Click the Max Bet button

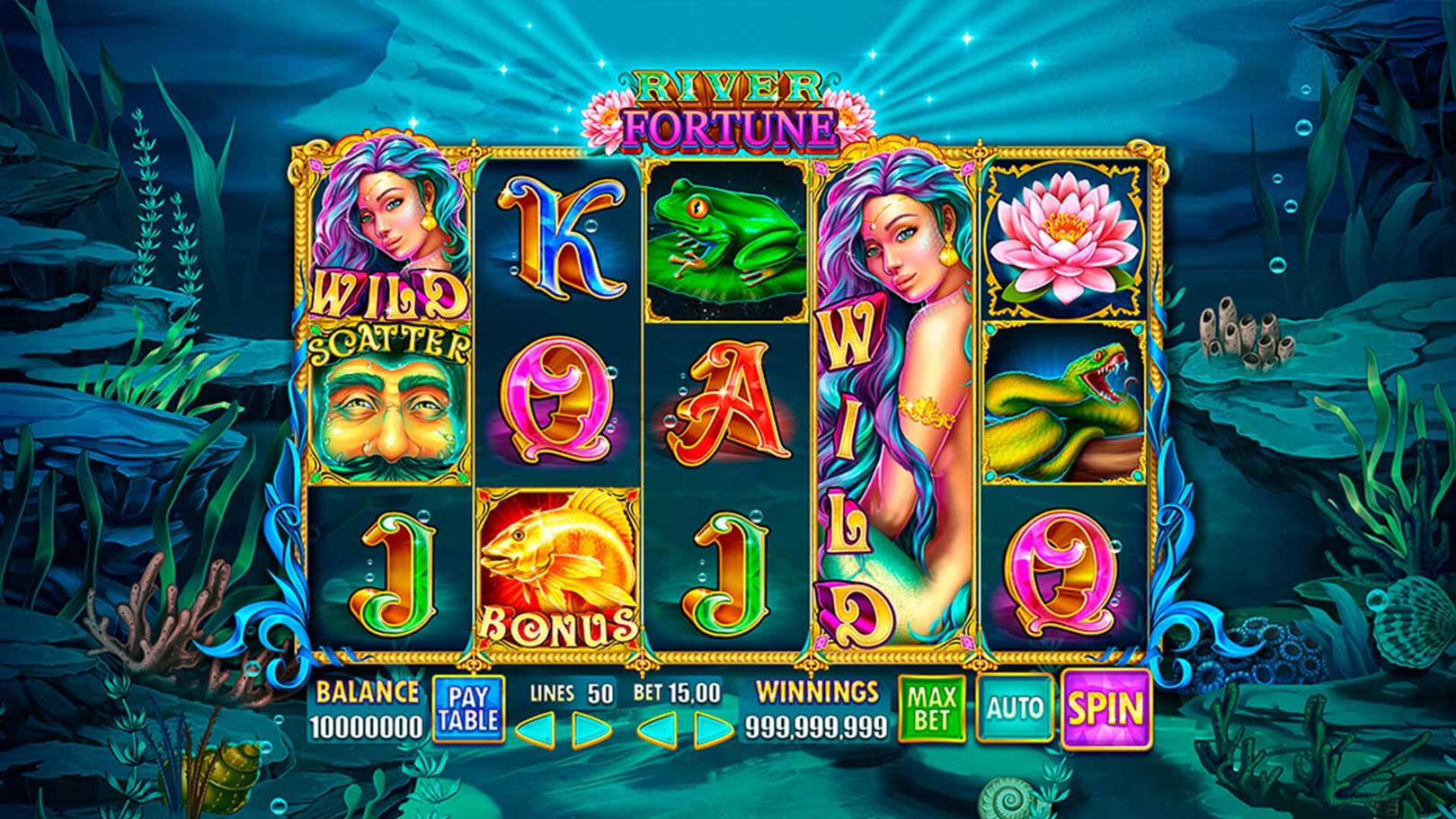(932, 709)
